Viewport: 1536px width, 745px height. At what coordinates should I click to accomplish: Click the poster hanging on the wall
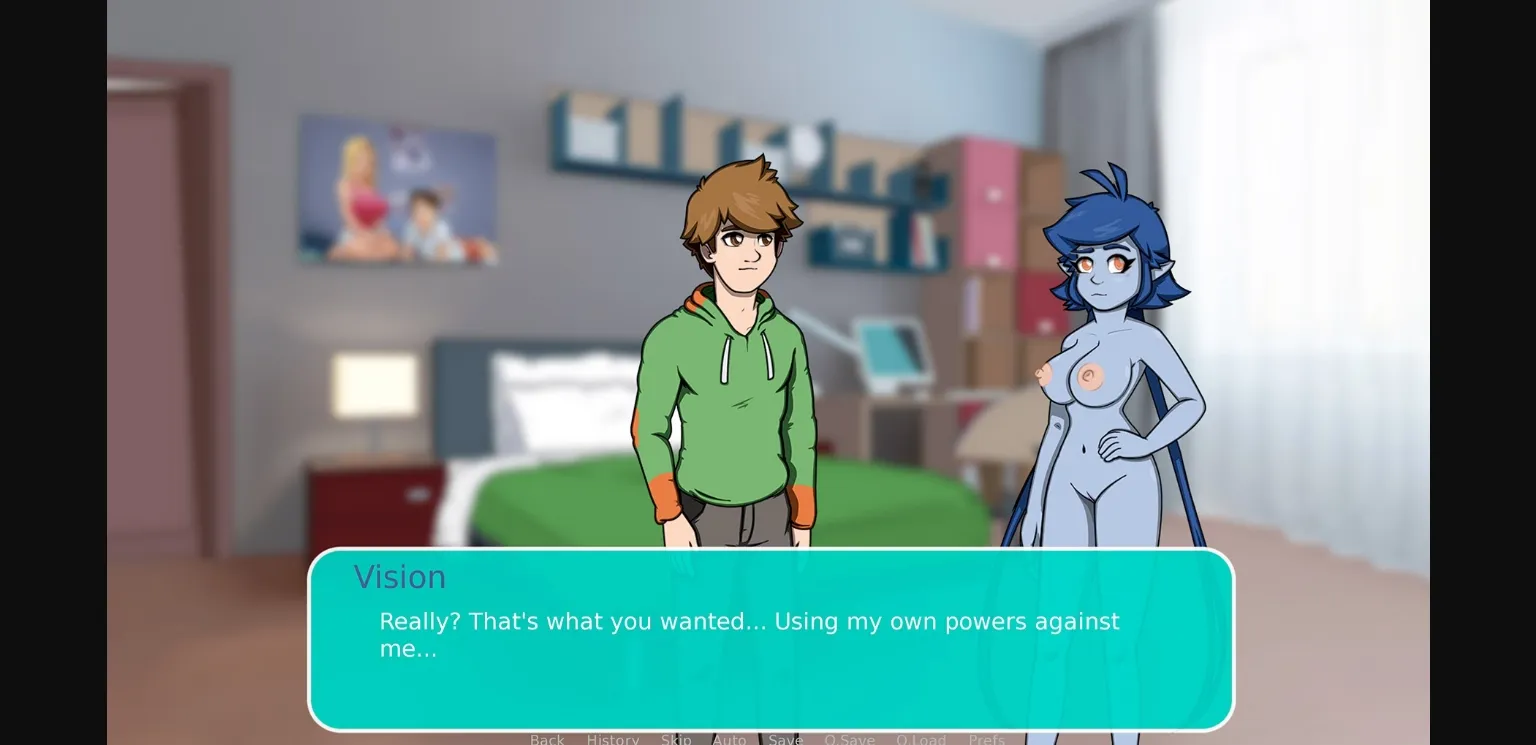point(397,188)
